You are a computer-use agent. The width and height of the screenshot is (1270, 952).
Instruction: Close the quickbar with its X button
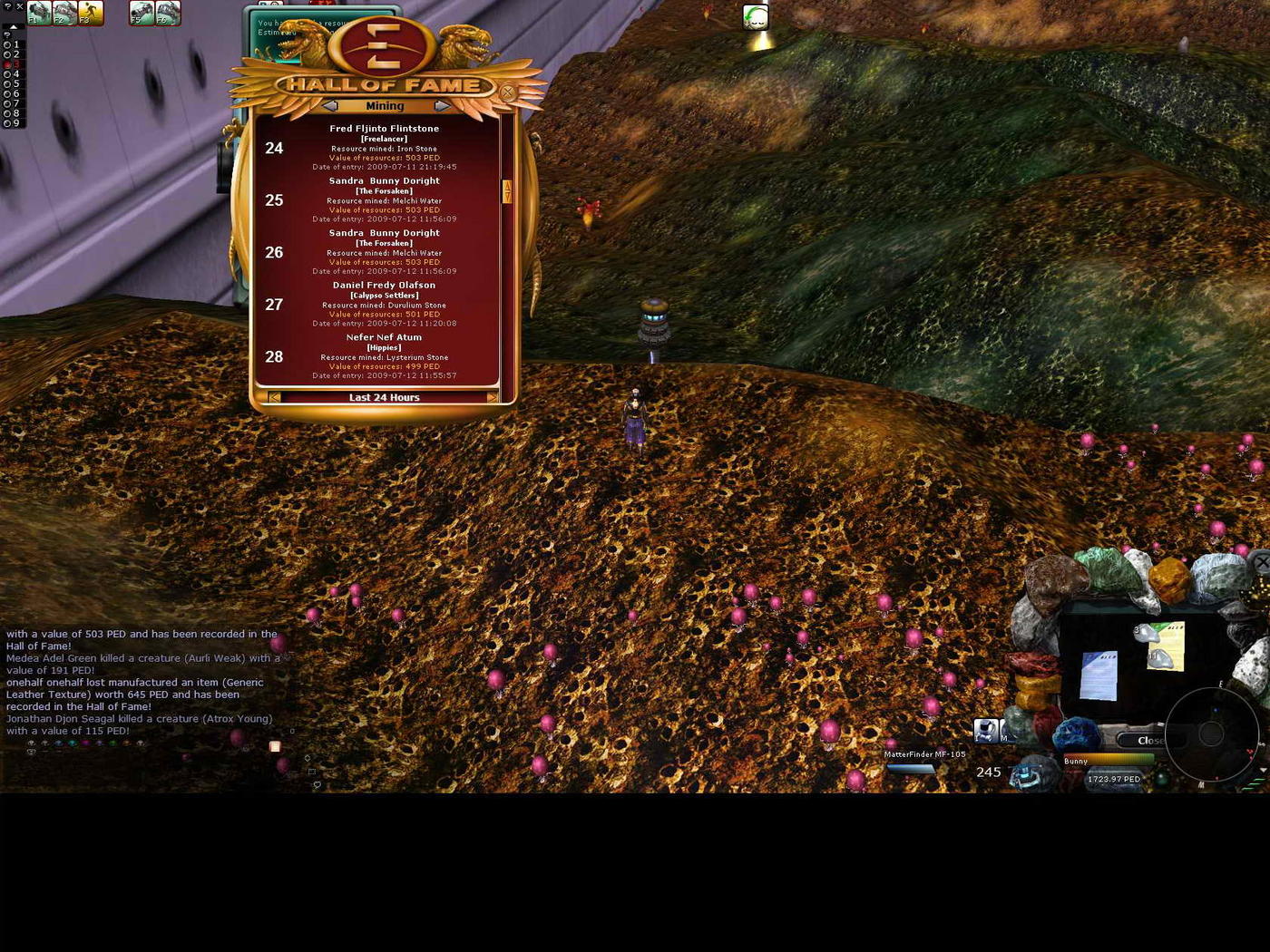(x=20, y=6)
